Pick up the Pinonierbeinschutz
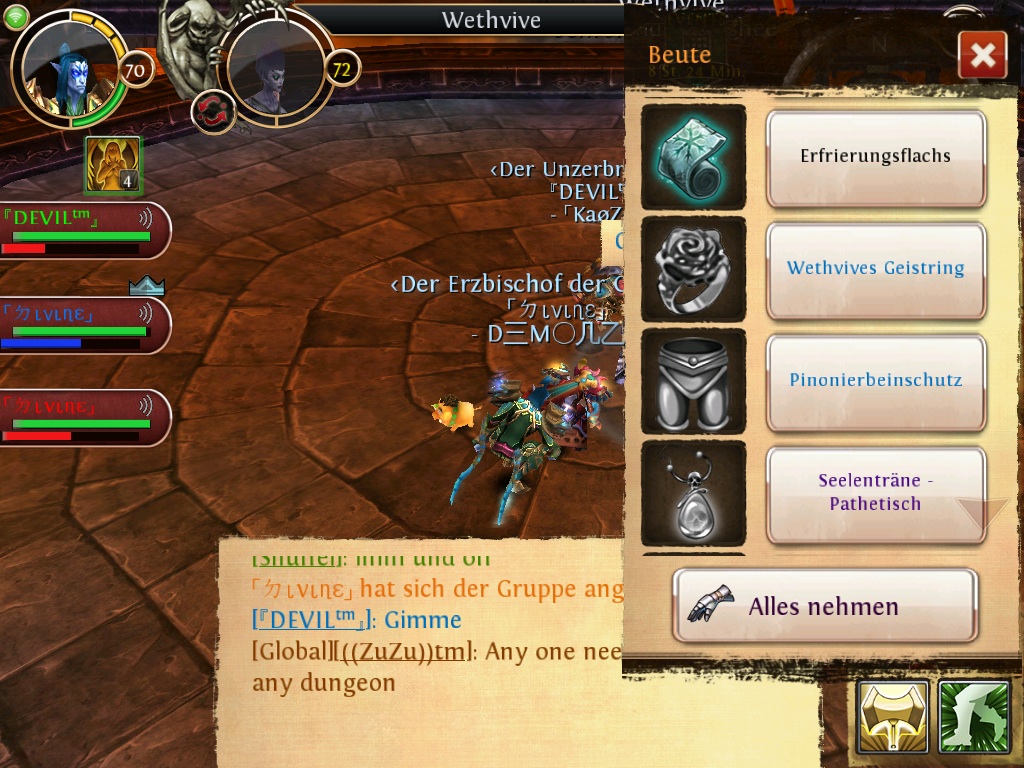Screen dimensions: 1024x768 875,380
